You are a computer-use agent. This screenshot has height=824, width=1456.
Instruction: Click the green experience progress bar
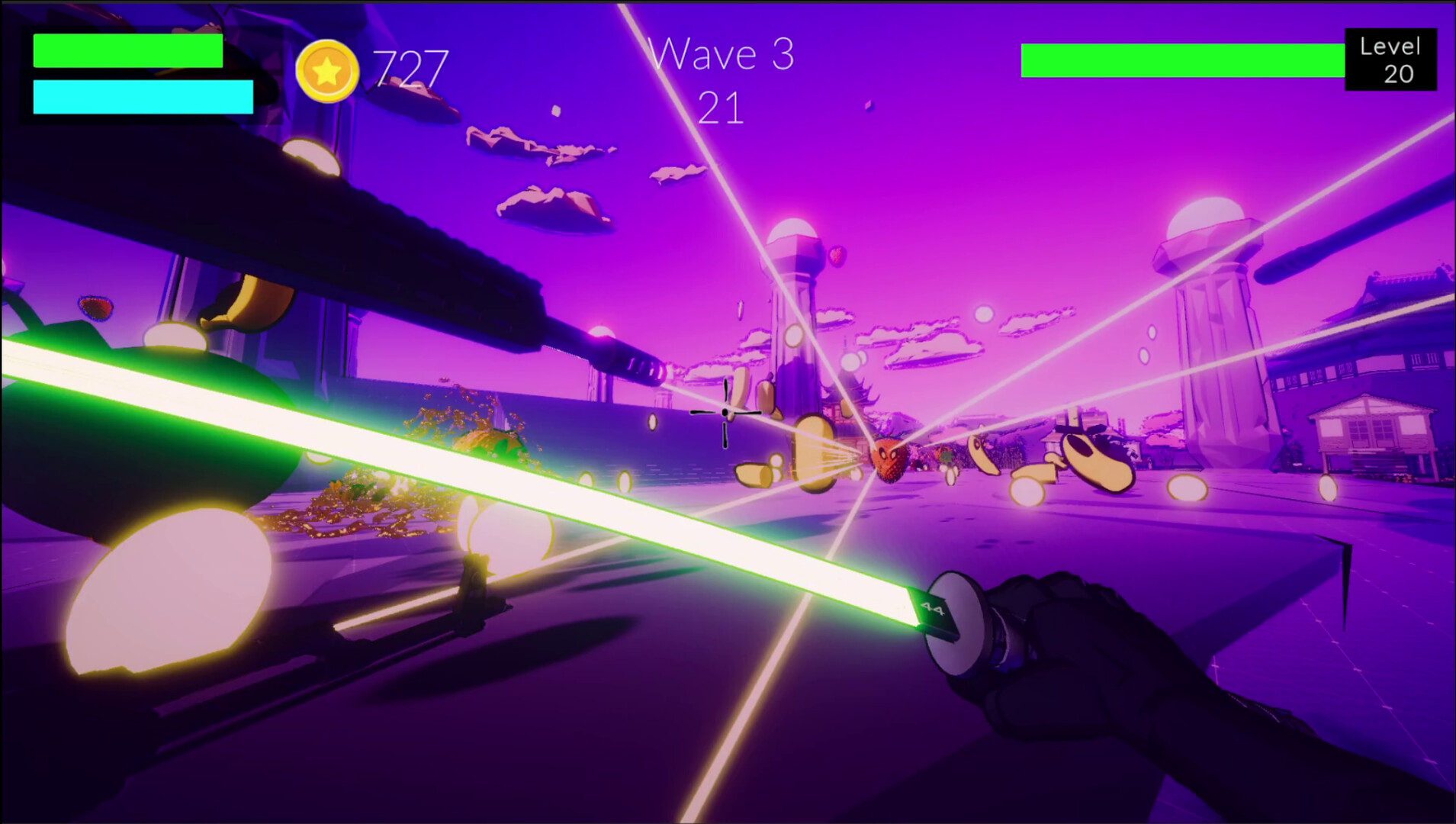1182,61
